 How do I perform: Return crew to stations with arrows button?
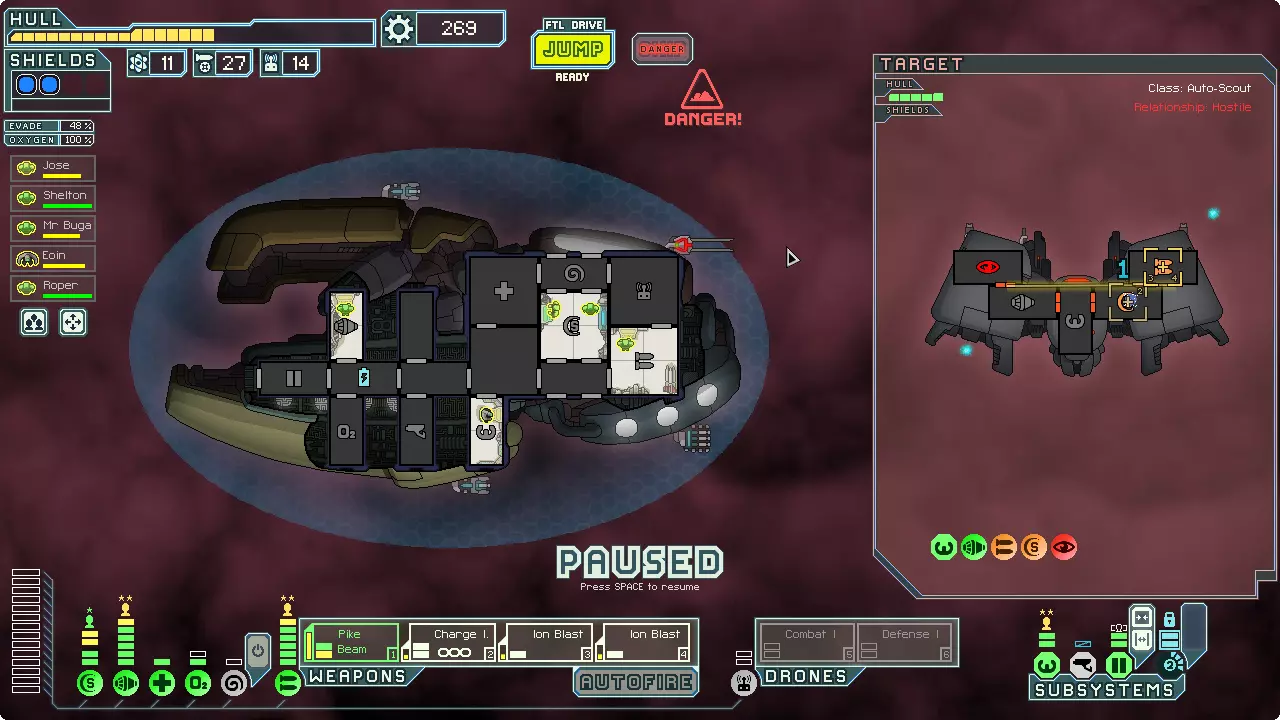click(73, 322)
